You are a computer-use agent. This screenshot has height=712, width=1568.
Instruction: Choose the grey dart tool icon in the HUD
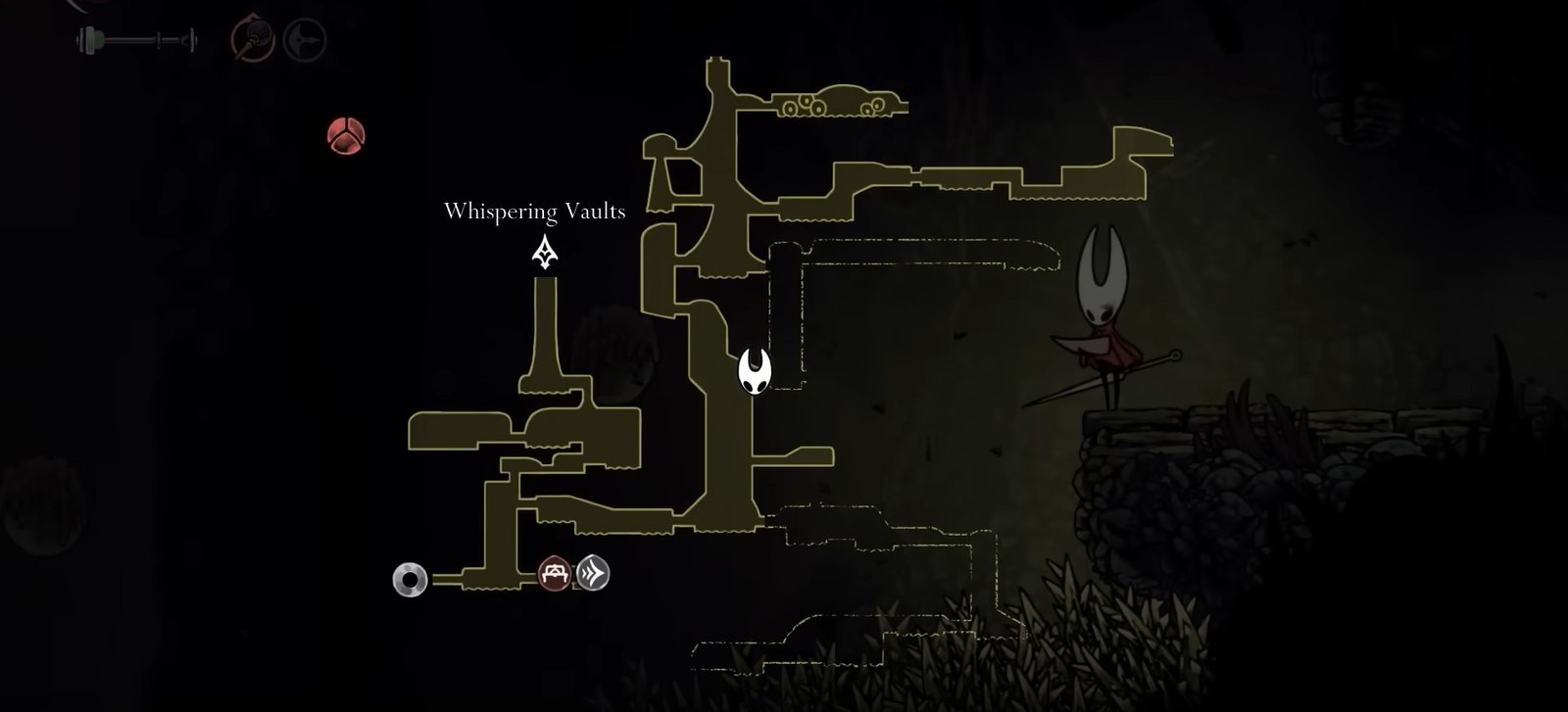[304, 40]
